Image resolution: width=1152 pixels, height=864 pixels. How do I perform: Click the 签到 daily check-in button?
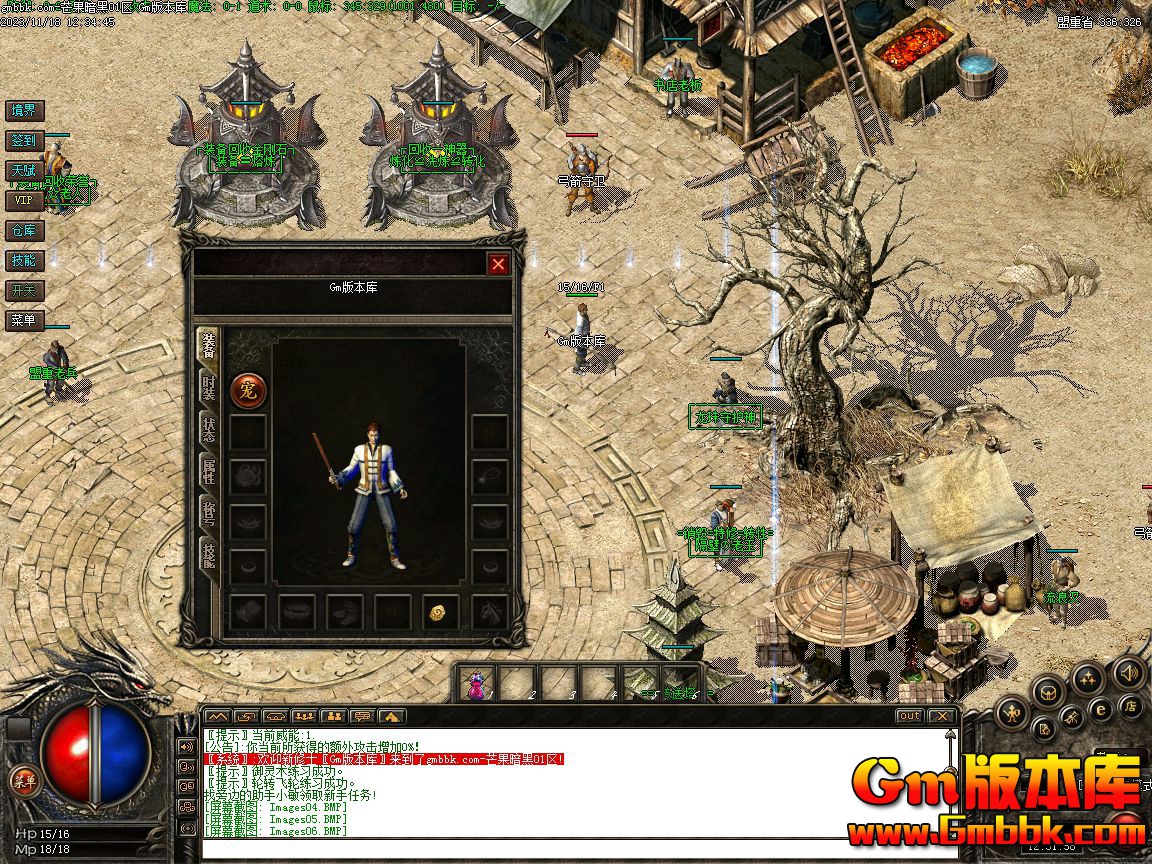[23, 141]
